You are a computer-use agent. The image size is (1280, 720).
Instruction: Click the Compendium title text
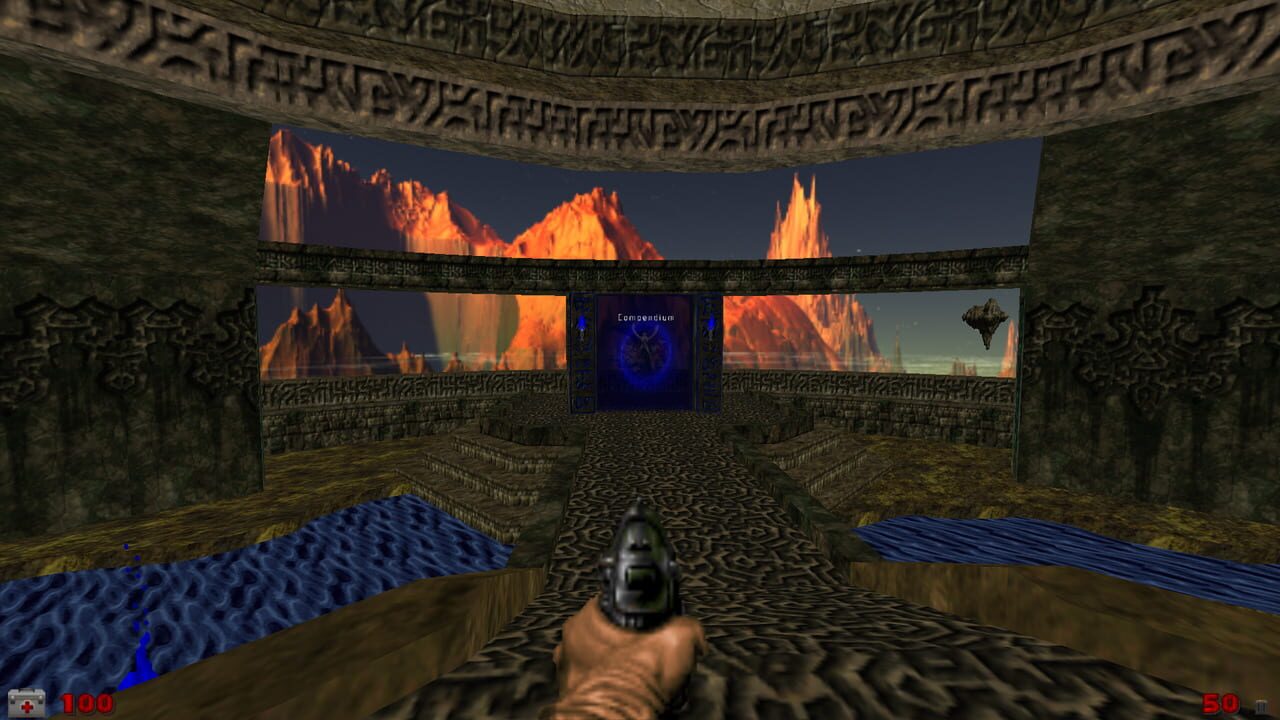pos(645,316)
